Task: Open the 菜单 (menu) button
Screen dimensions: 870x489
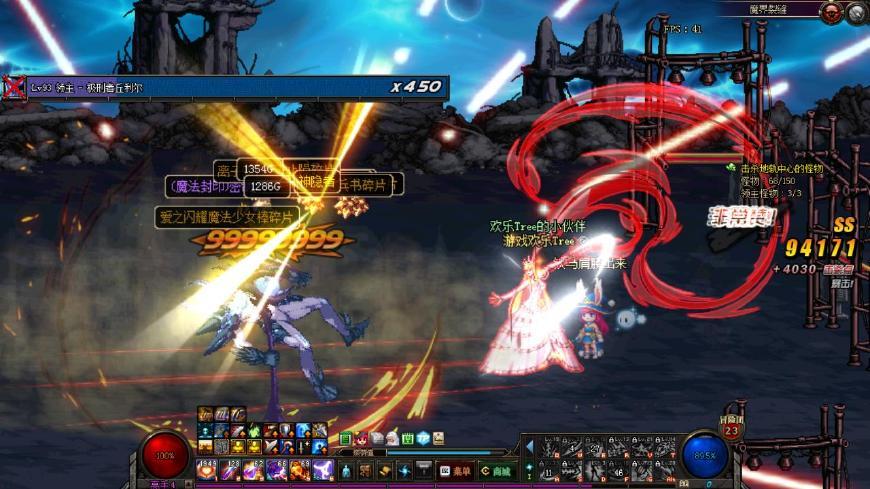Action: [455, 471]
